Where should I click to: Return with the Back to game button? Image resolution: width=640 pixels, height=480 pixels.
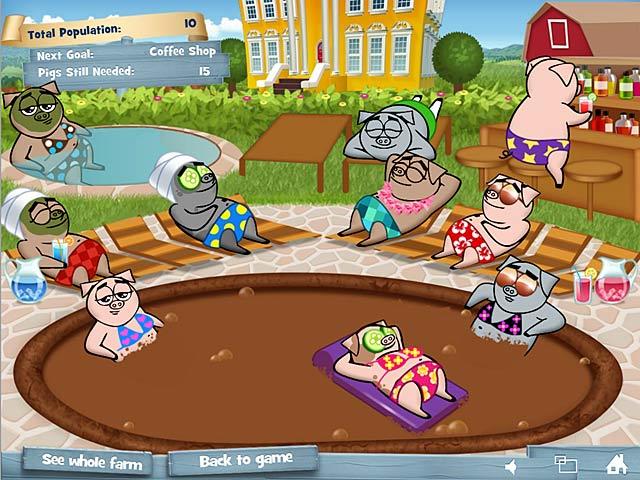pyautogui.click(x=245, y=460)
